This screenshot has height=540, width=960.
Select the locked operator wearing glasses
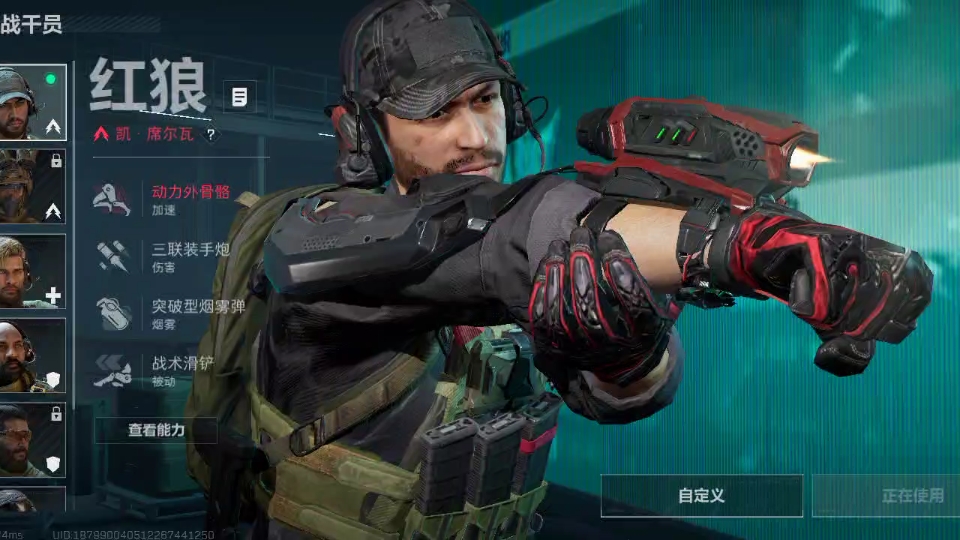coord(32,439)
